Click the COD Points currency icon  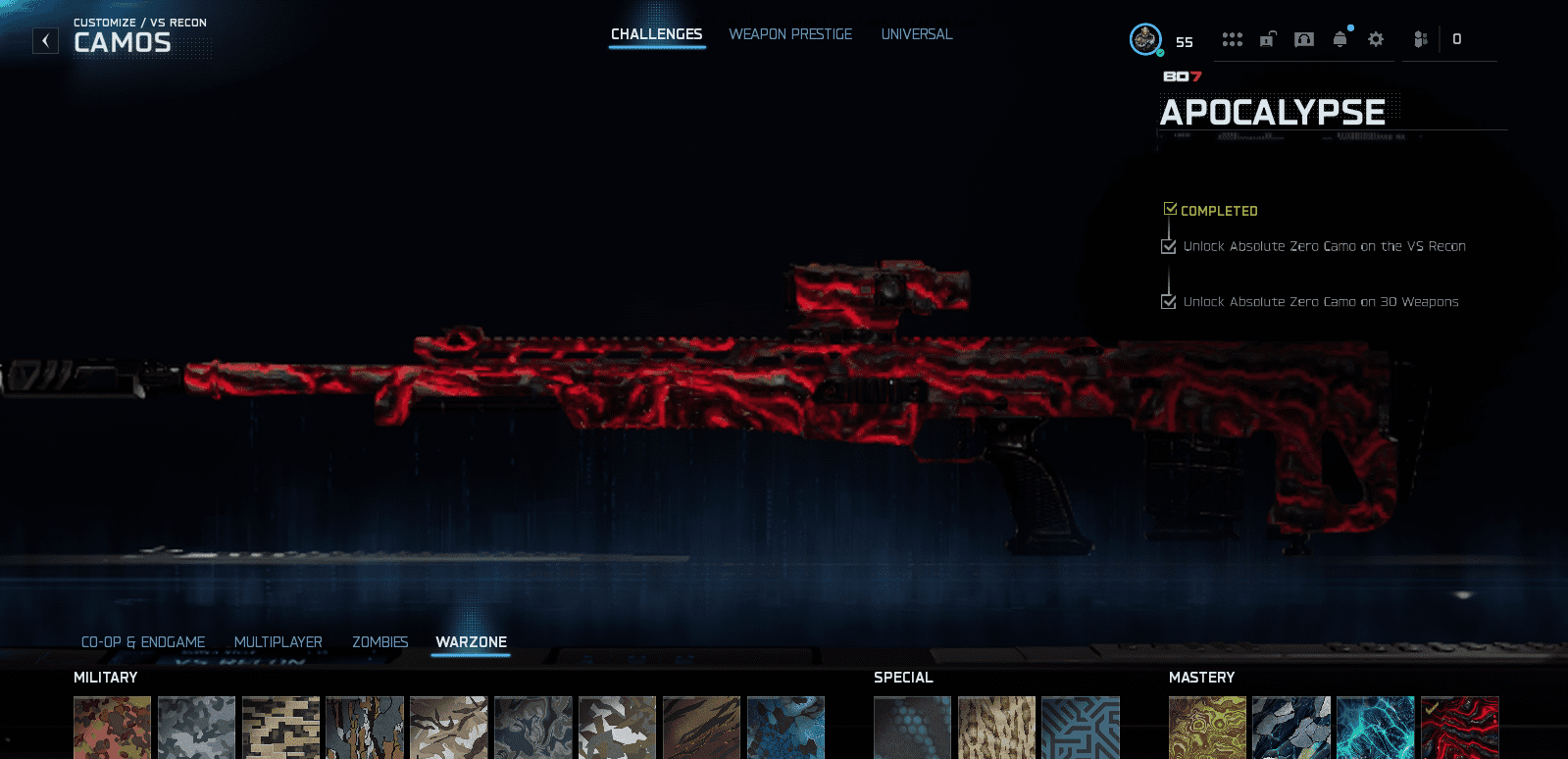point(1420,39)
